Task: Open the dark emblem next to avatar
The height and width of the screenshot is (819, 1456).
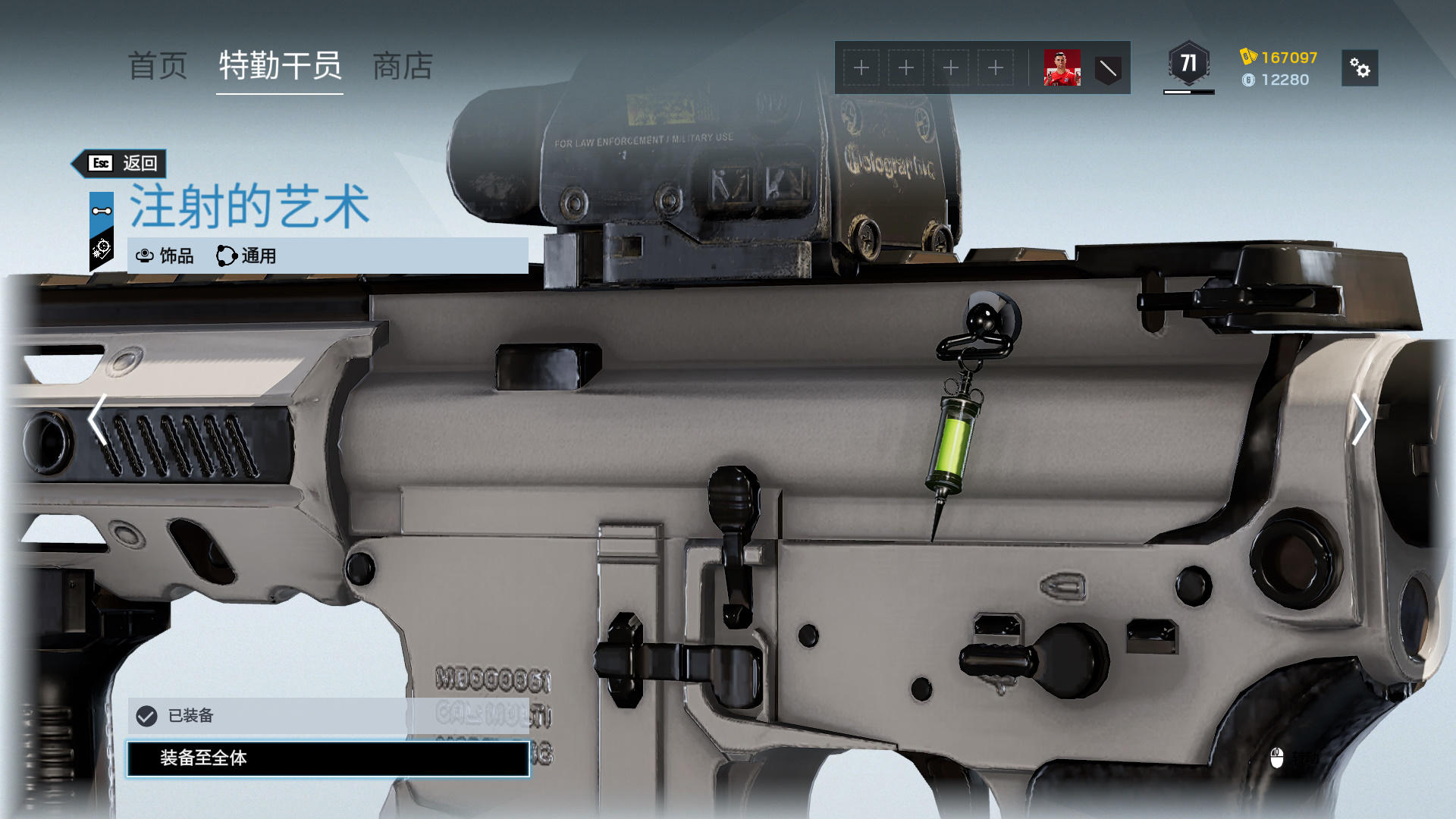Action: click(1108, 69)
